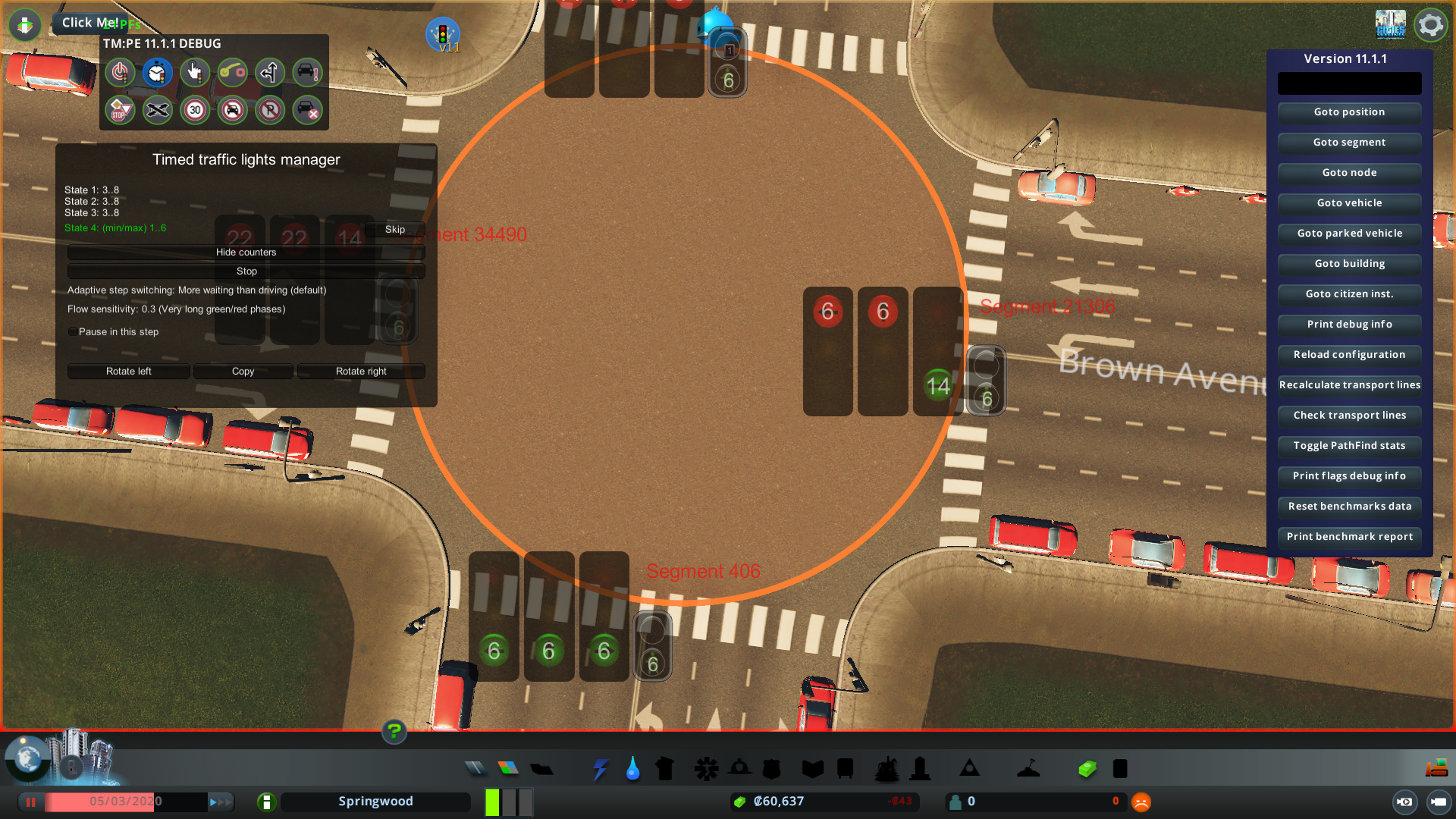Click the clear traffic car-with-X icon
1456x819 pixels.
pos(307,111)
